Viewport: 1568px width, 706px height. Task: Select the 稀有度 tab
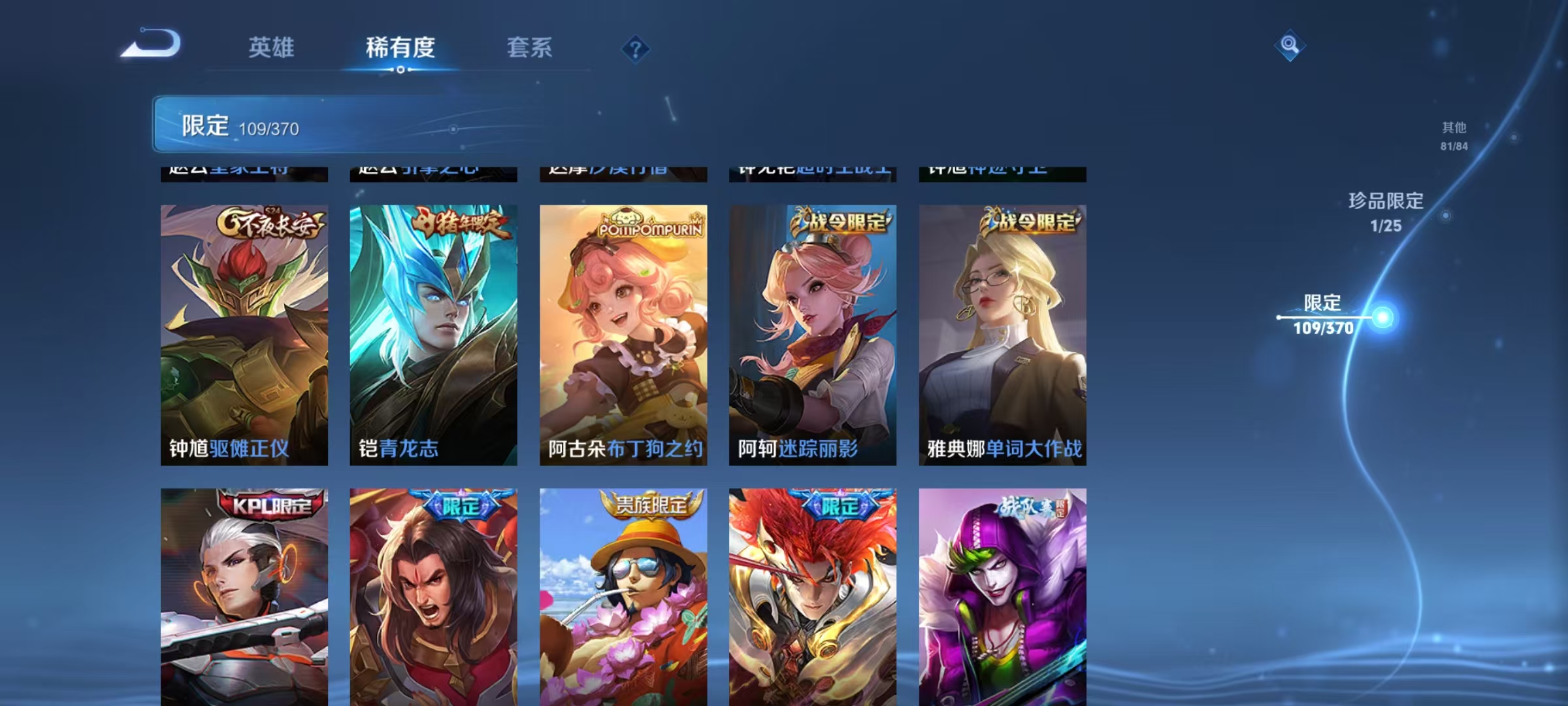tap(401, 48)
